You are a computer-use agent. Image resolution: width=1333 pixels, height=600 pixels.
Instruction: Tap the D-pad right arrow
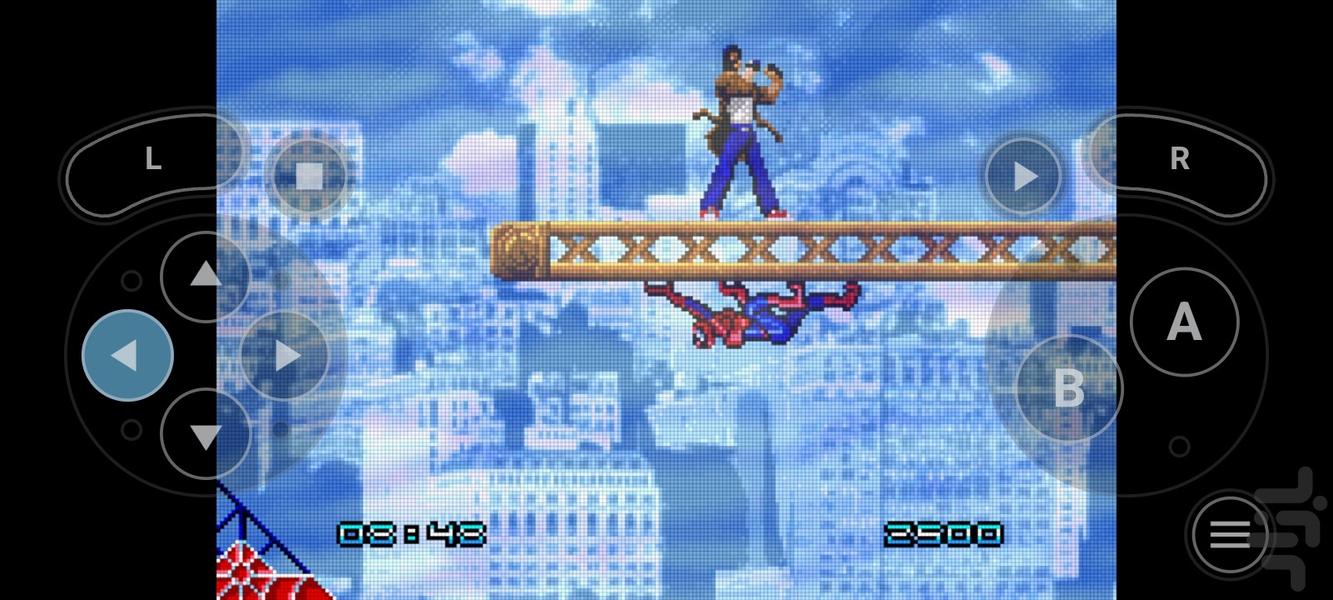tap(285, 355)
